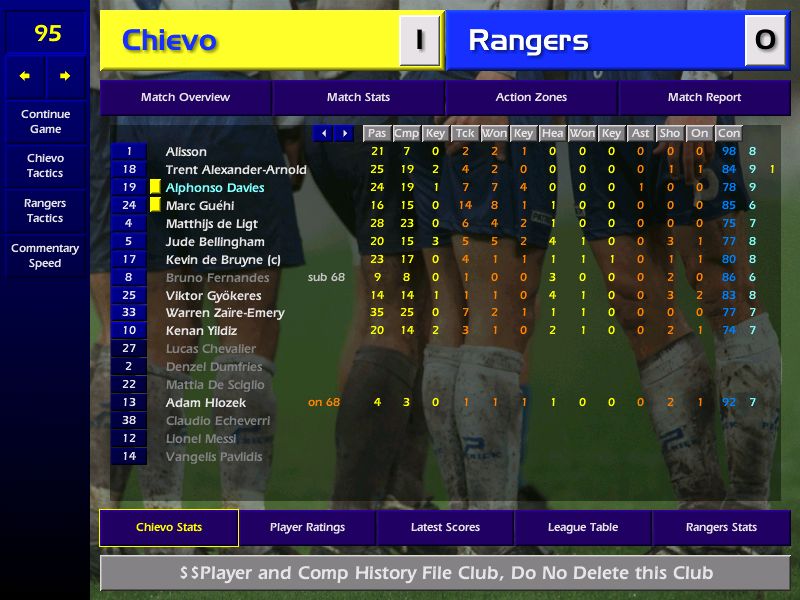
Task: View the Action Zones tab
Action: pos(531,98)
